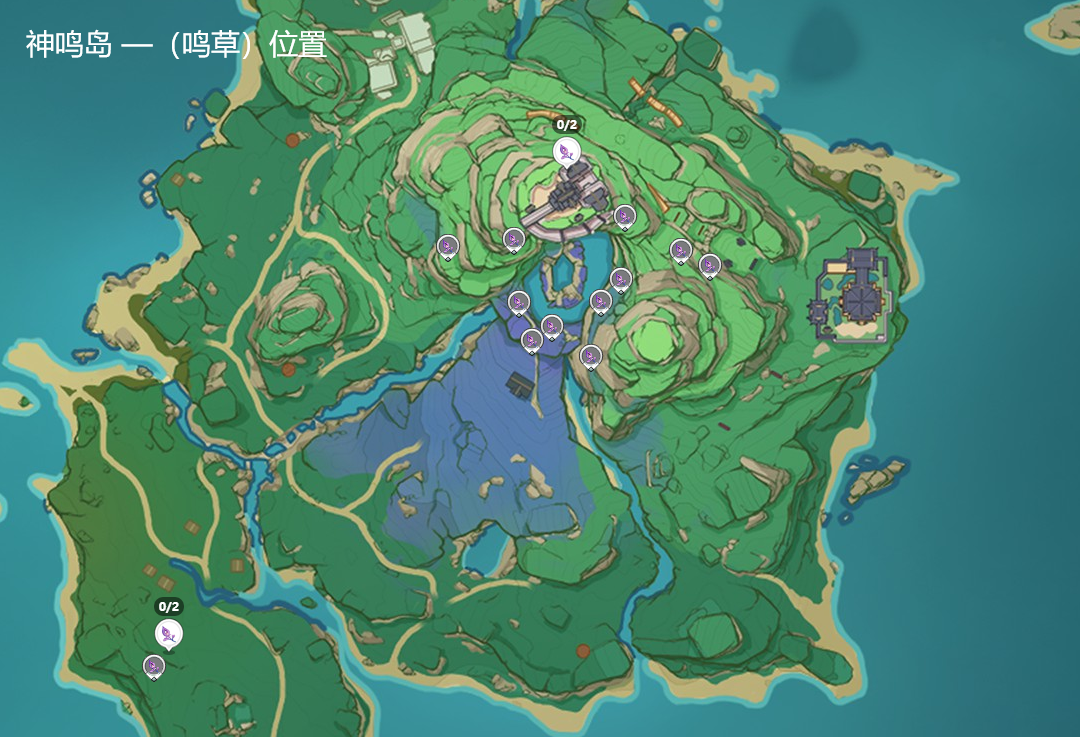Screen dimensions: 1080x737
Task: Select the 0/2 Naku Weed marker on the southwestern island
Action: pos(169,633)
